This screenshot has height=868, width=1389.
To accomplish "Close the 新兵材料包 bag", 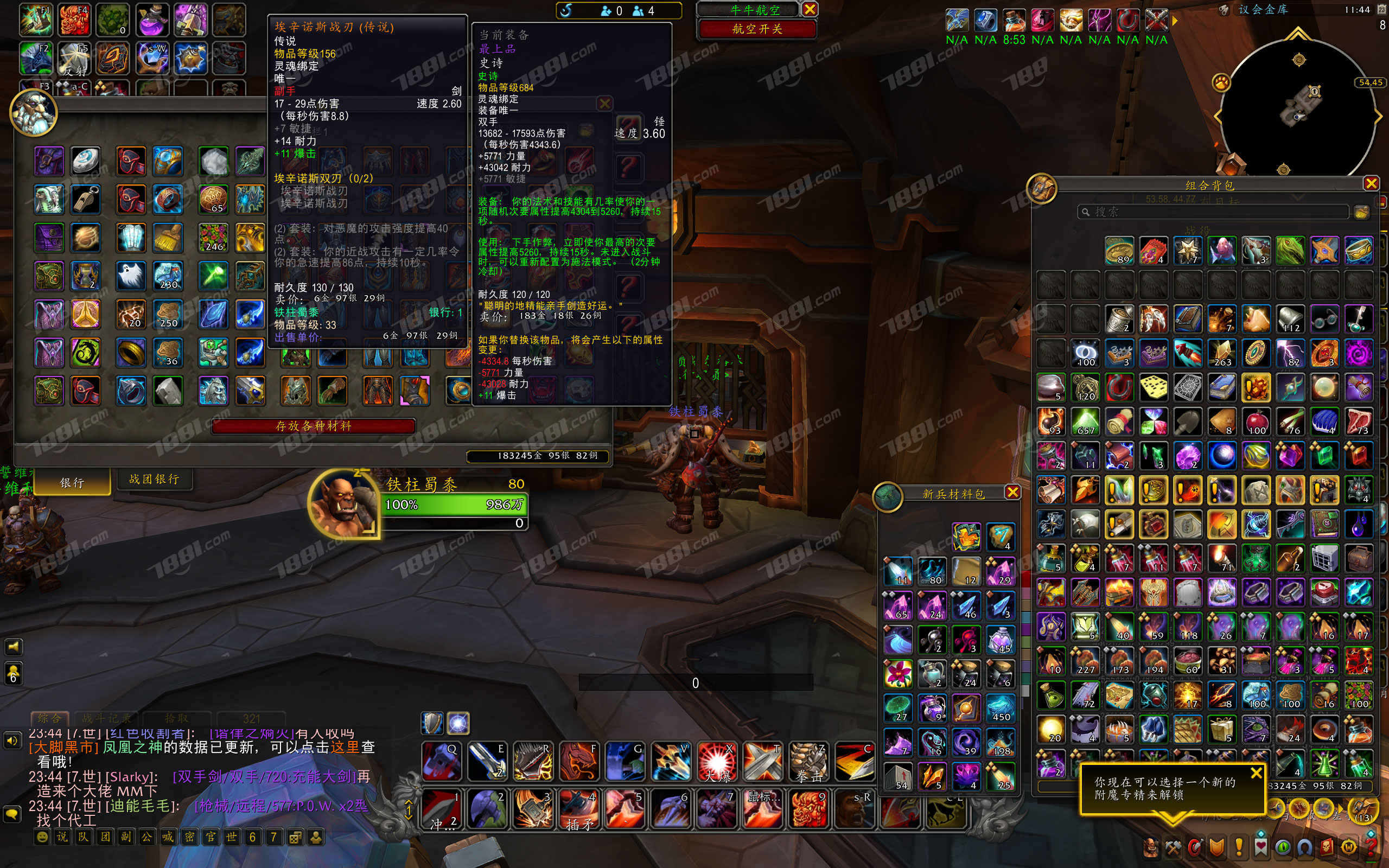I will 1012,493.
